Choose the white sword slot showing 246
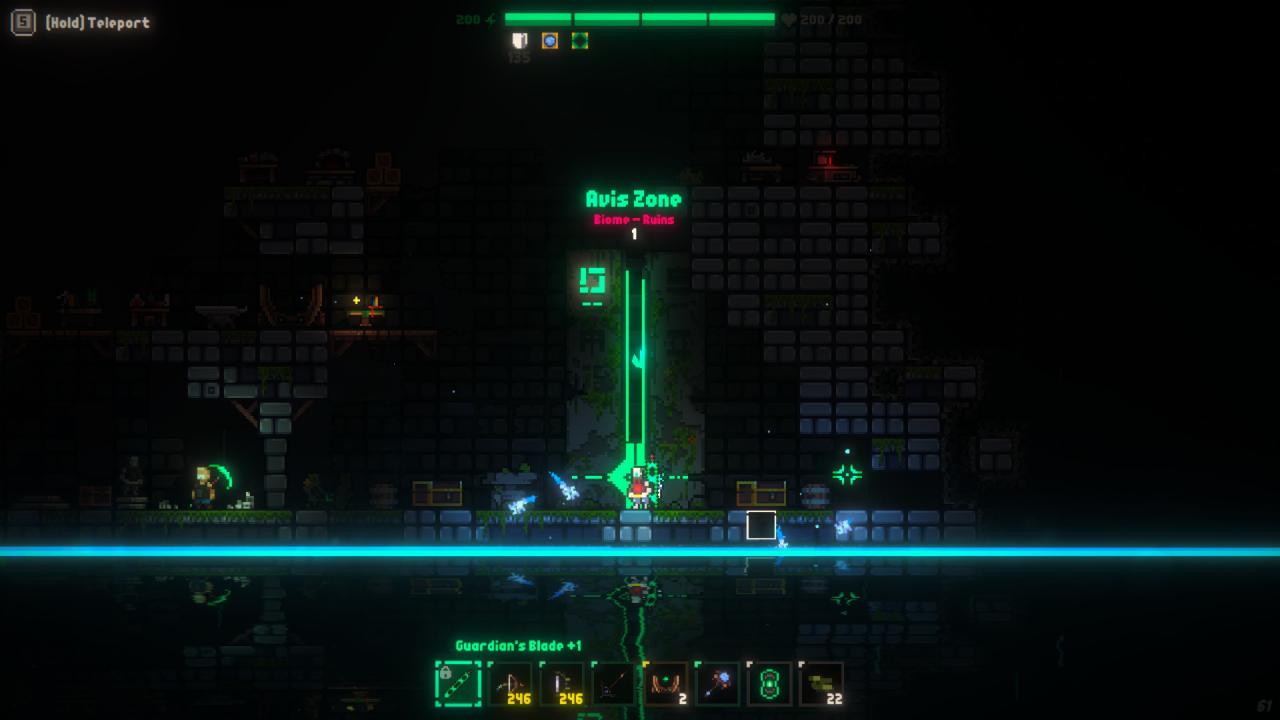Viewport: 1280px width, 720px height. click(562, 684)
